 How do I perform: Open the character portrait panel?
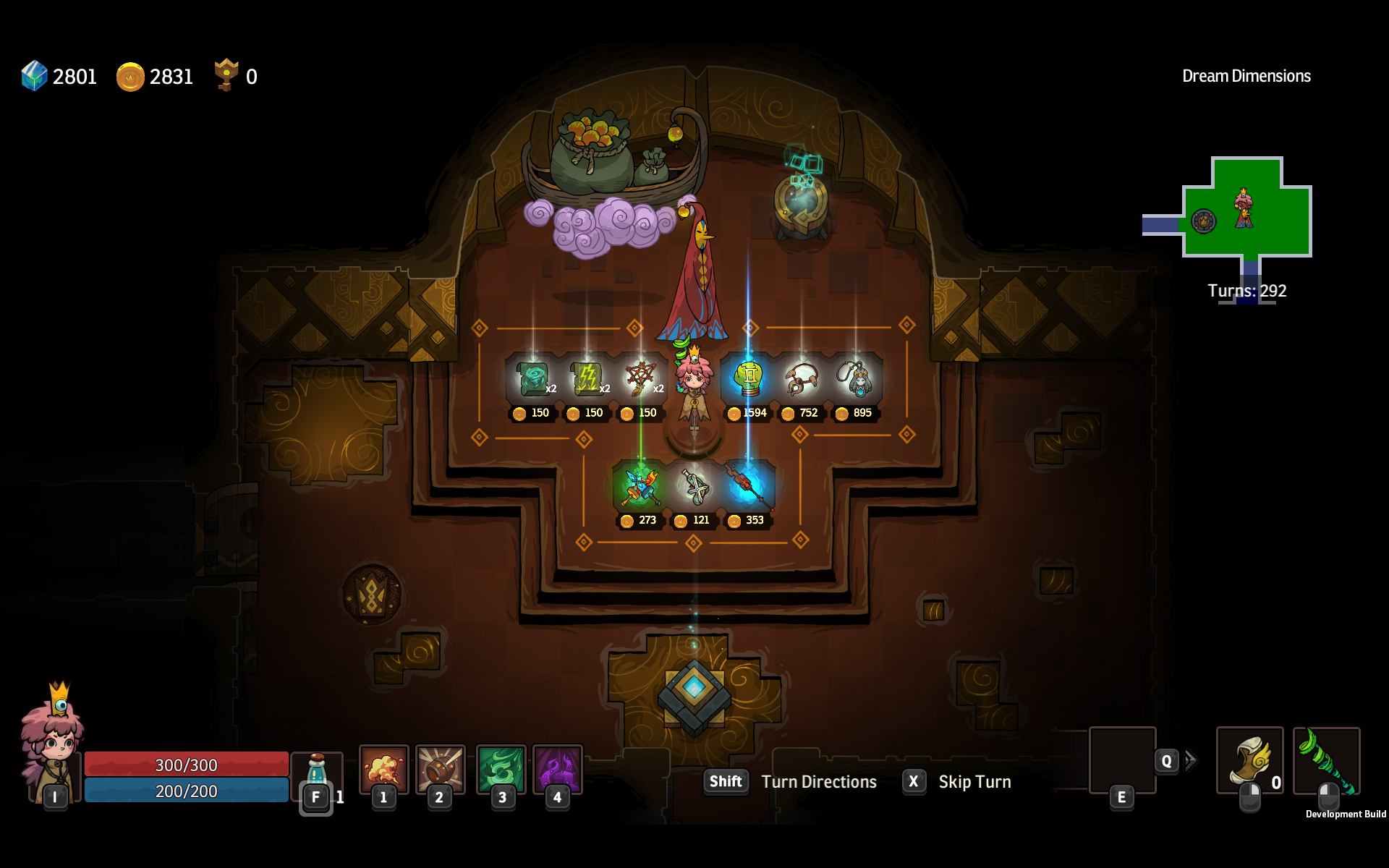pyautogui.click(x=52, y=745)
